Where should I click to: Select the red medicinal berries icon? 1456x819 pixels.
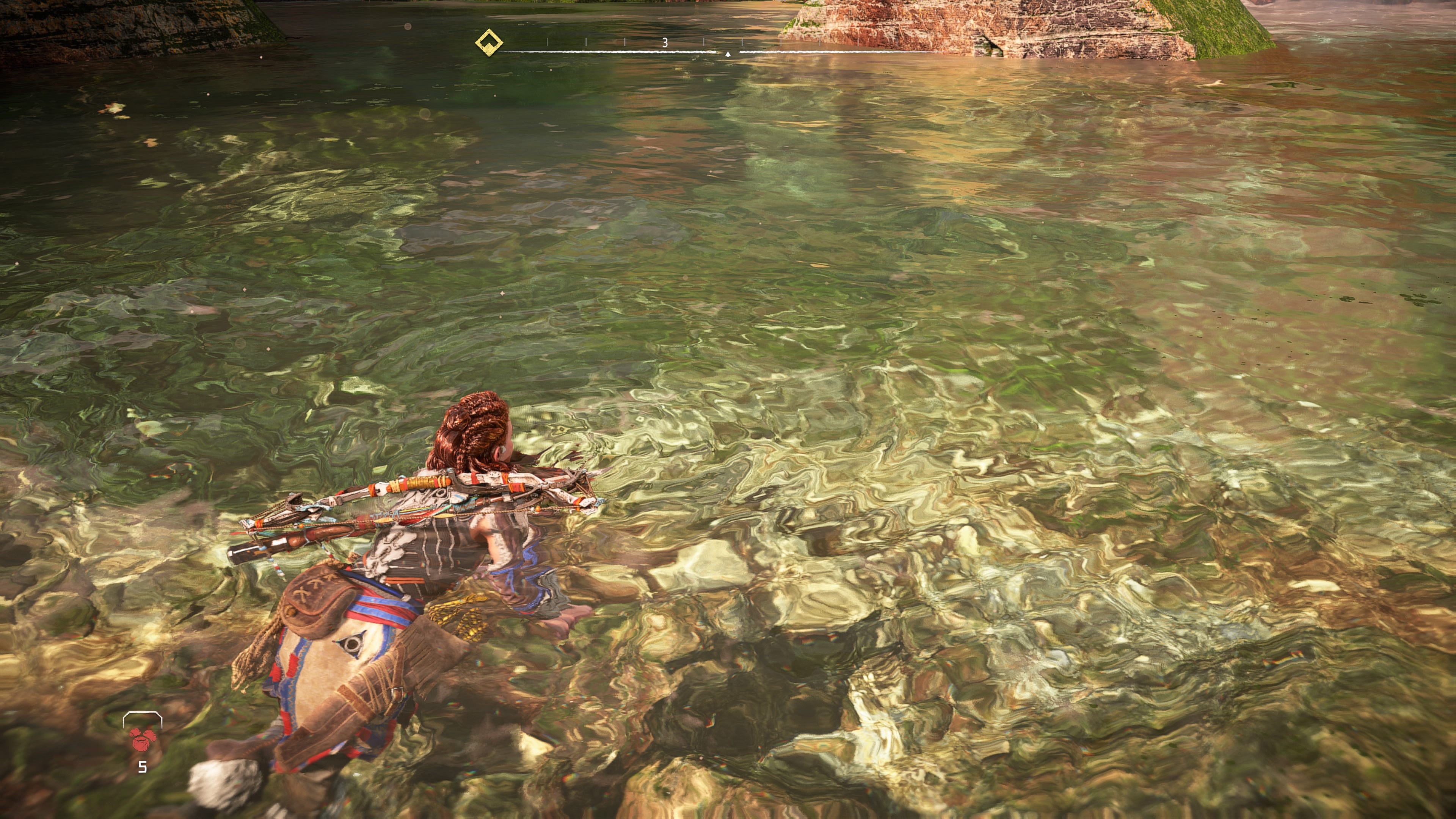(x=141, y=739)
